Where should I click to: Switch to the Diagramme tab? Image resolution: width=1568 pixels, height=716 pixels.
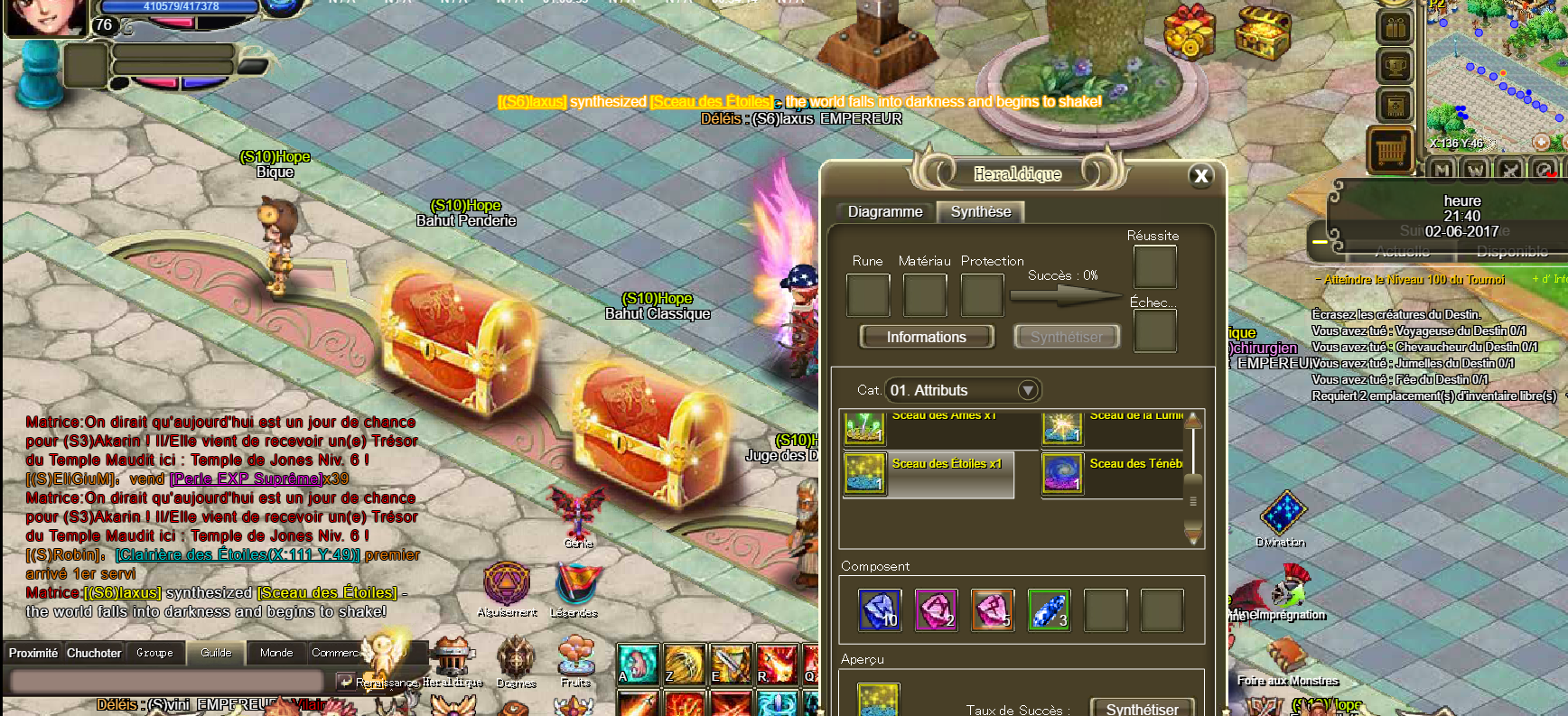[884, 212]
